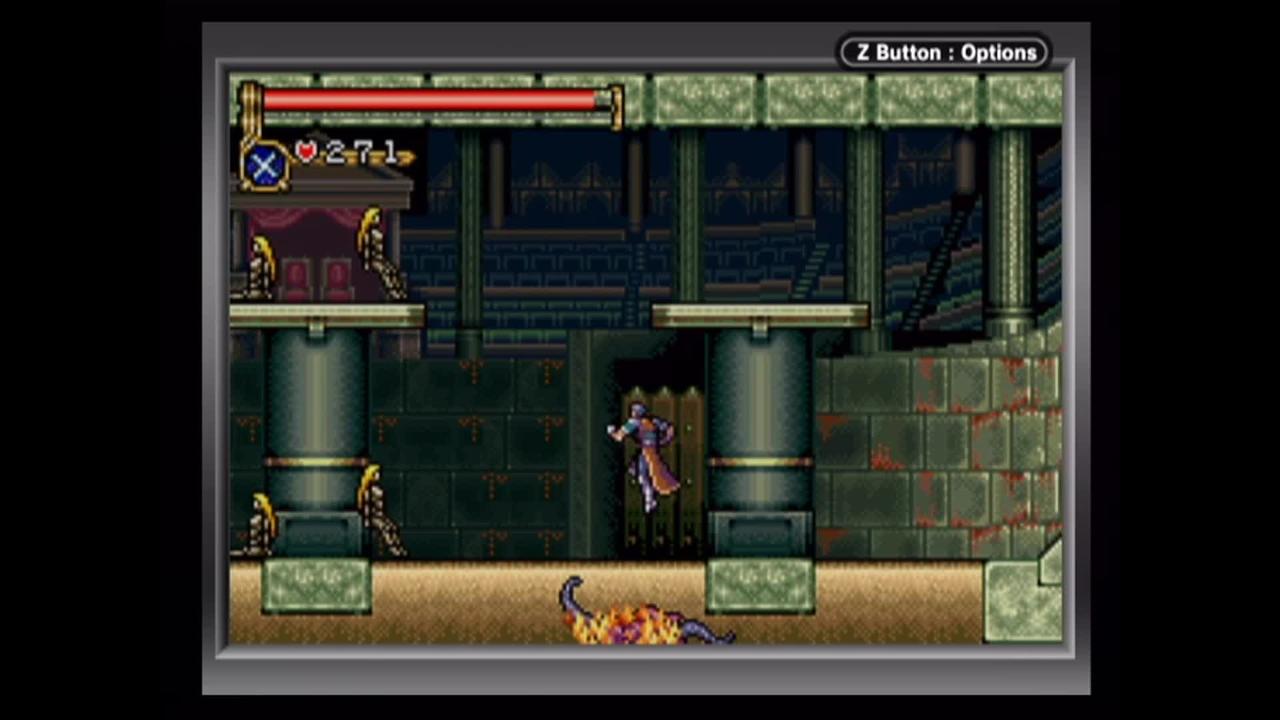
Task: Select the raised platform above the door
Action: [760, 315]
